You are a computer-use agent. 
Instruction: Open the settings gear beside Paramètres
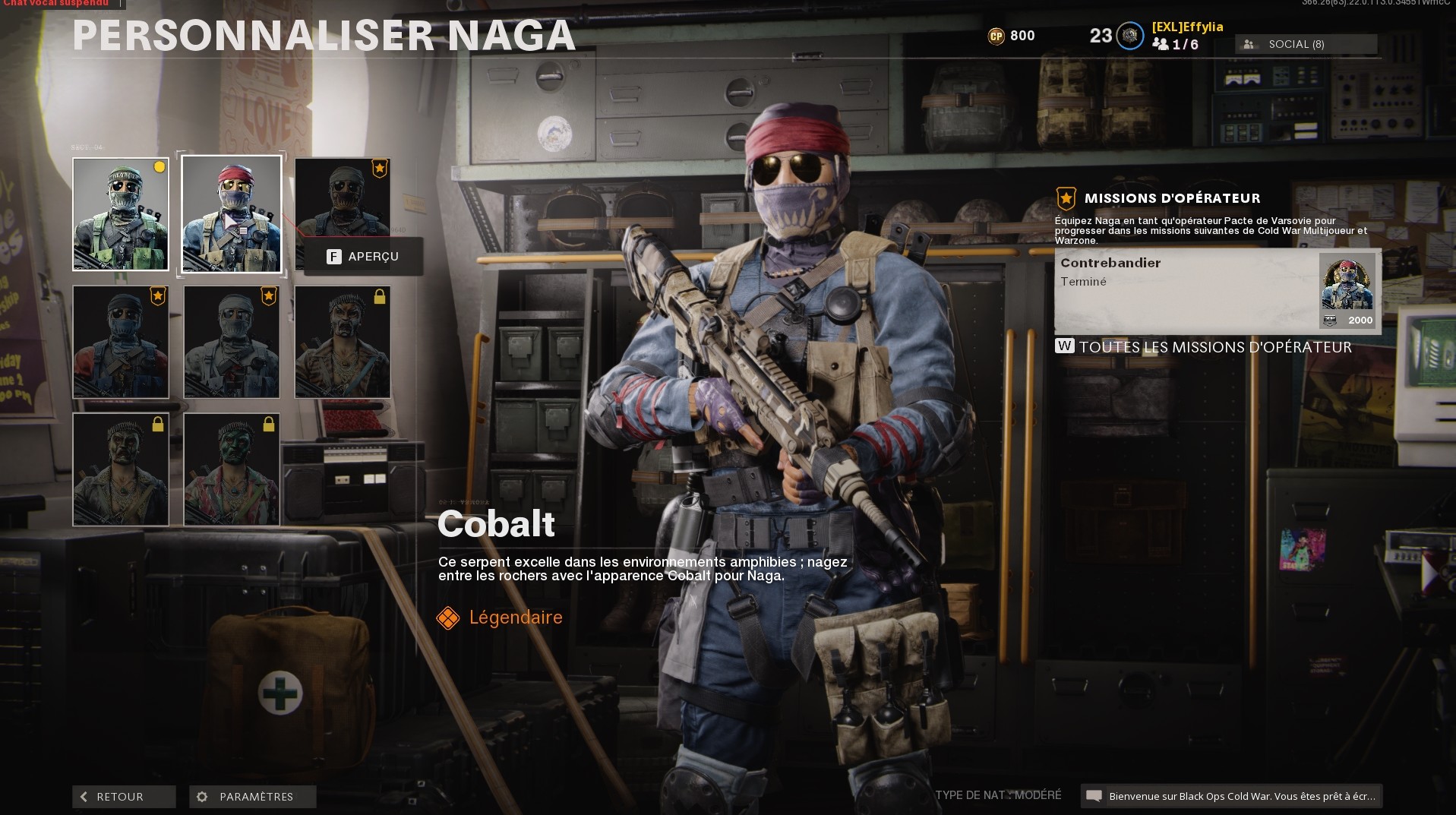pyautogui.click(x=201, y=797)
